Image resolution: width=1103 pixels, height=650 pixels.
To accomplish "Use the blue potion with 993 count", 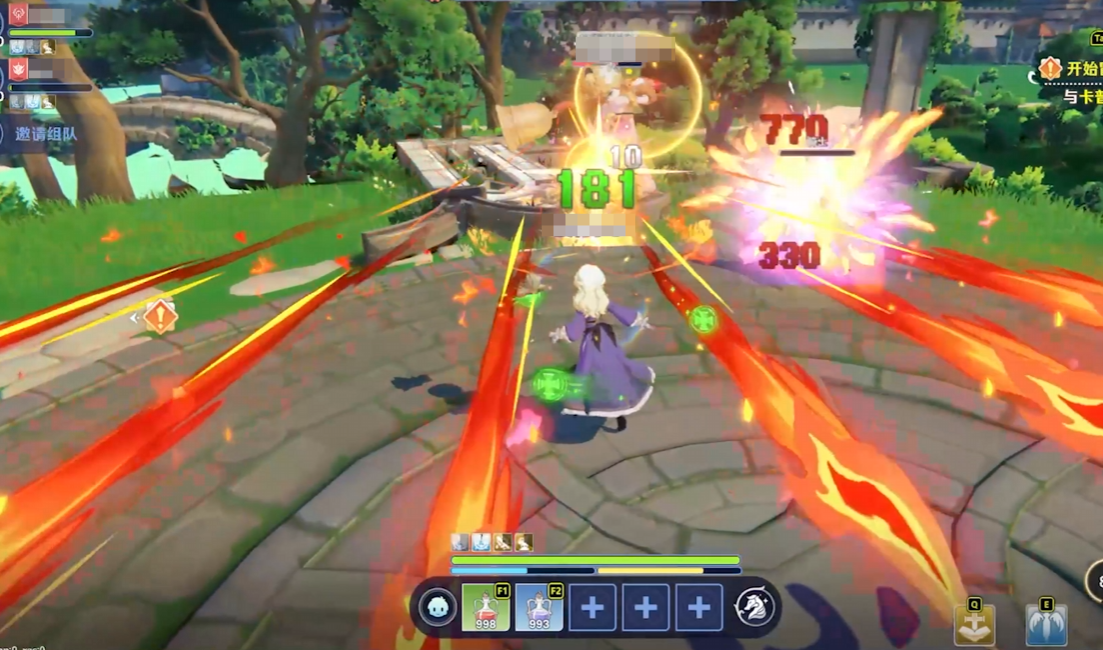I will point(539,608).
